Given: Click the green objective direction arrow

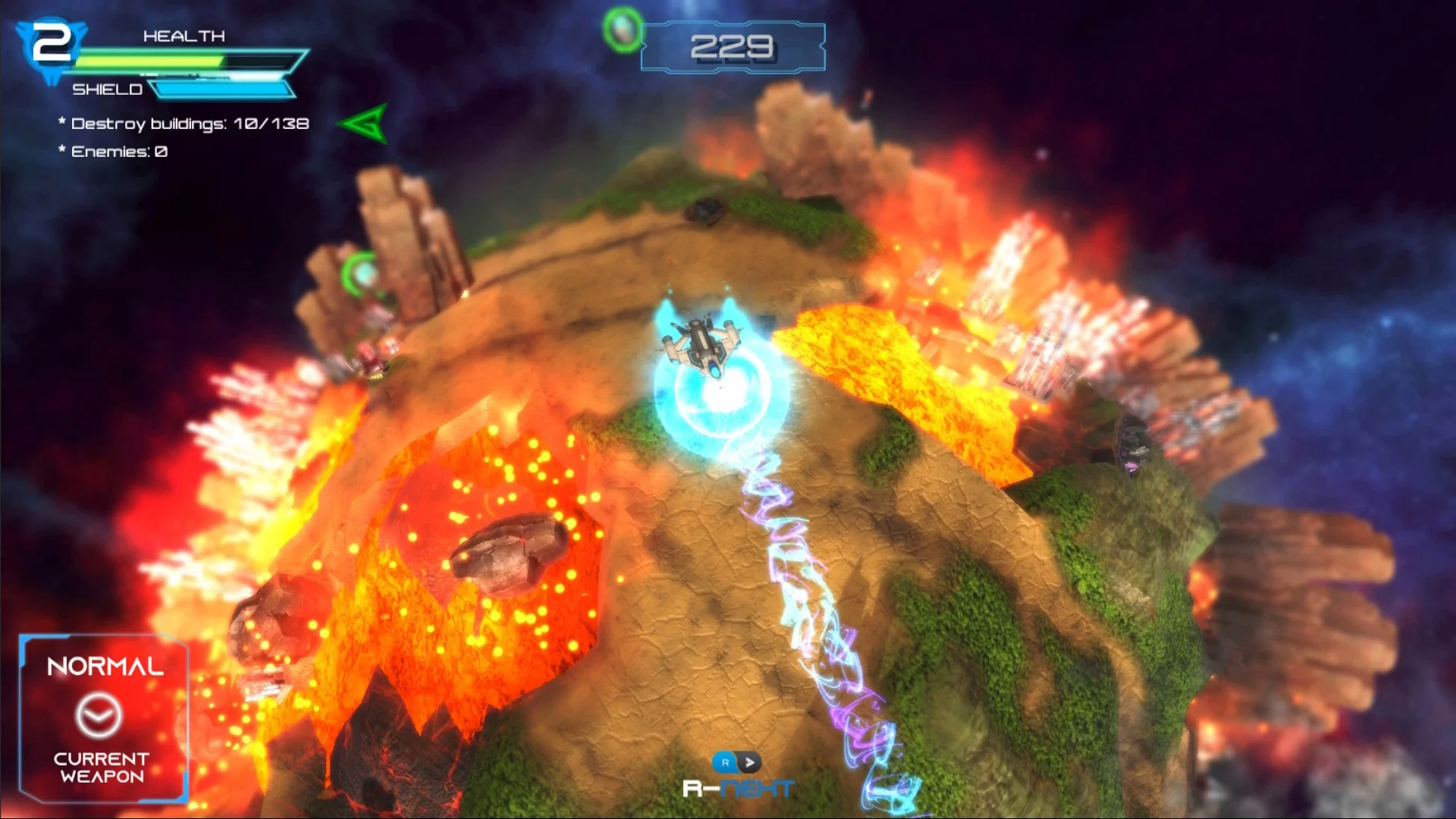Looking at the screenshot, I should [366, 124].
